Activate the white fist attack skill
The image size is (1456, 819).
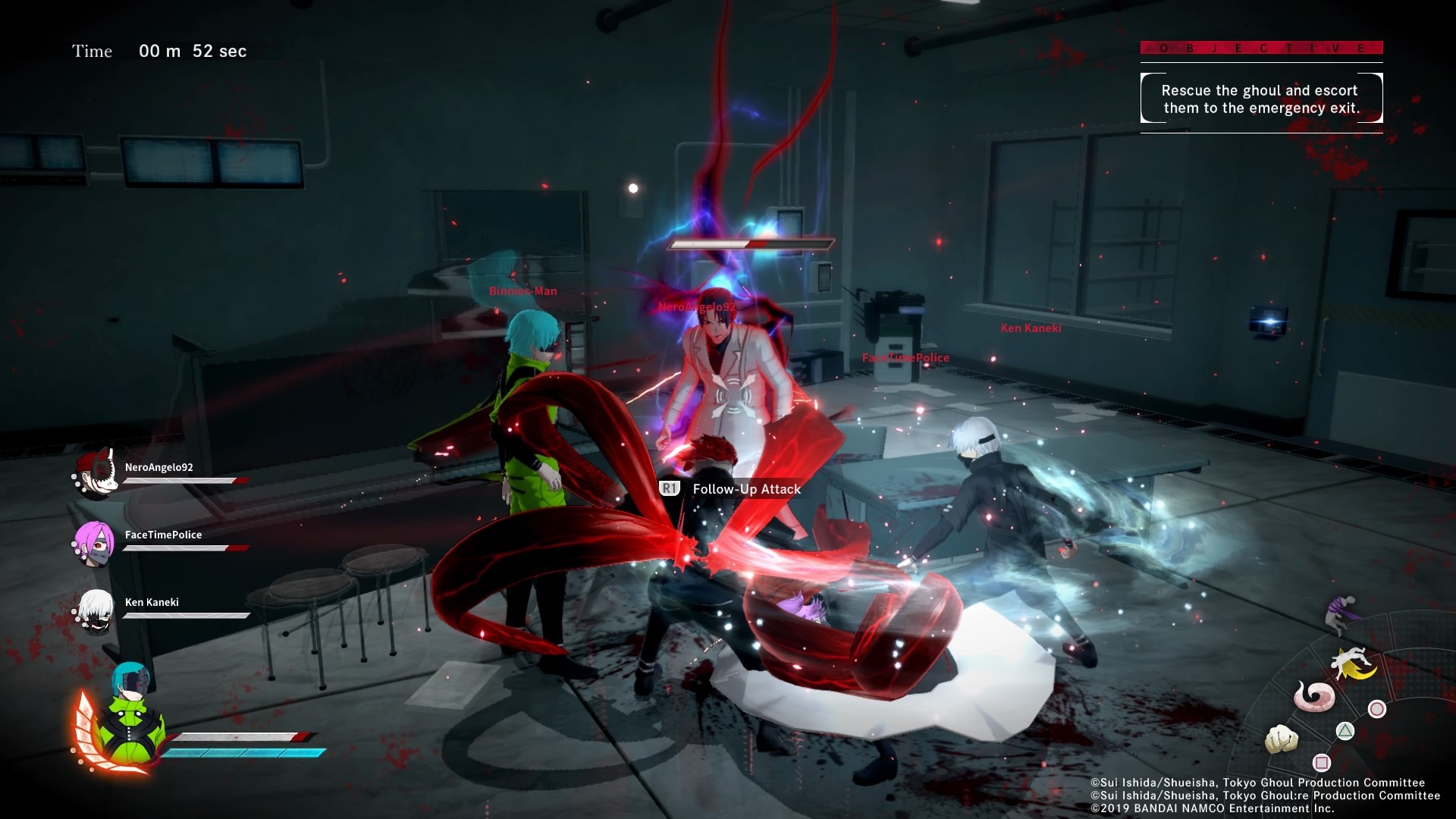1282,739
